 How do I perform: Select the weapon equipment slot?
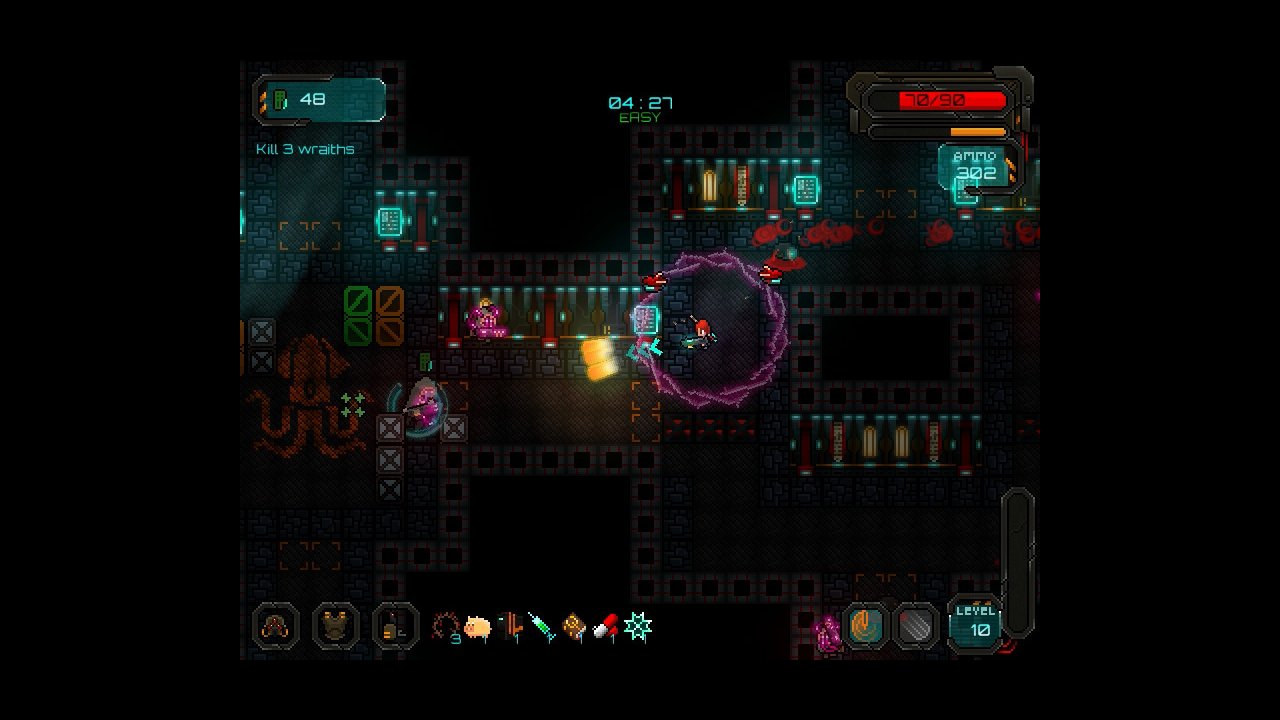(x=396, y=627)
